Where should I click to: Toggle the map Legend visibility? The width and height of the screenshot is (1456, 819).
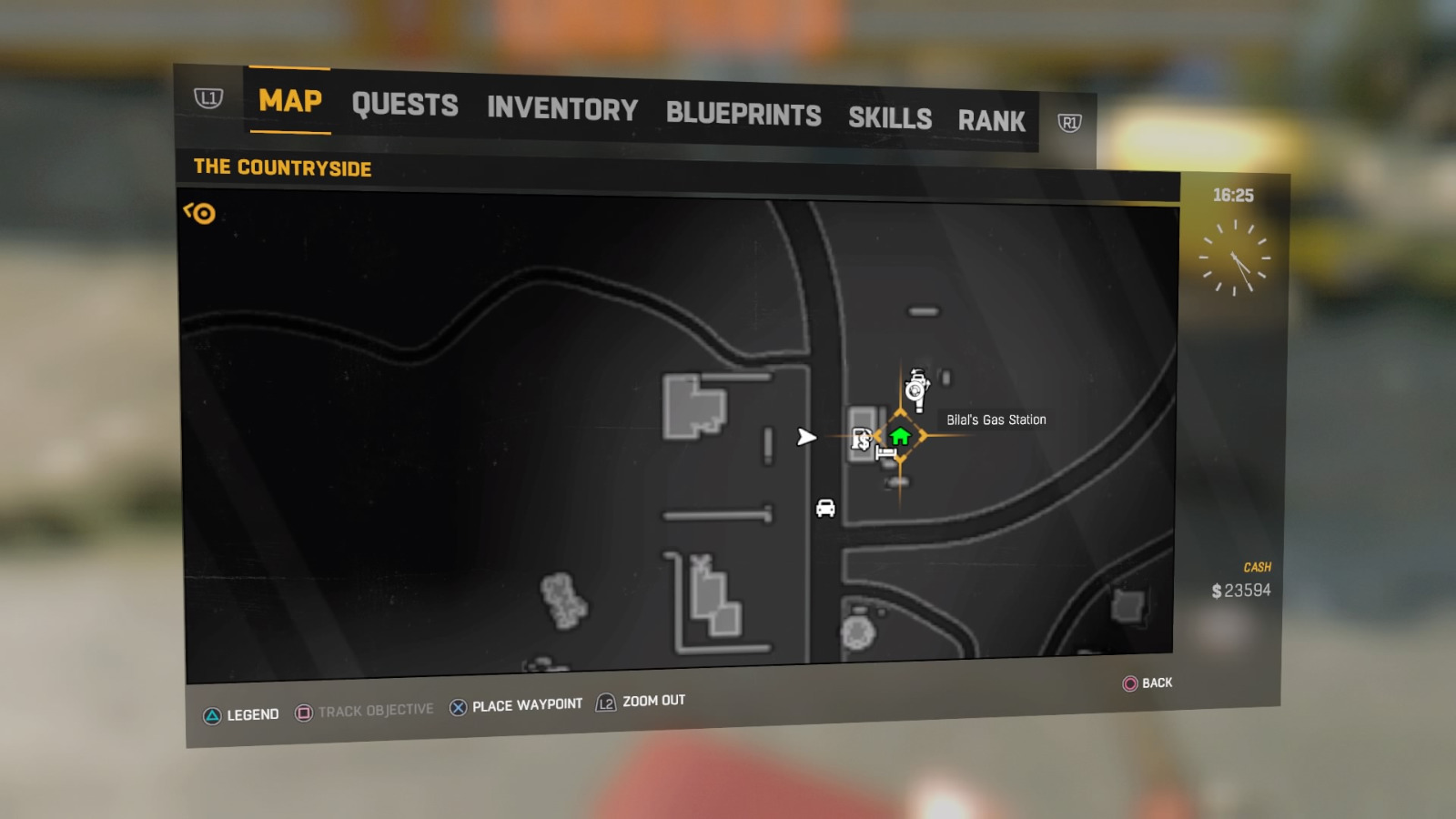pos(242,714)
